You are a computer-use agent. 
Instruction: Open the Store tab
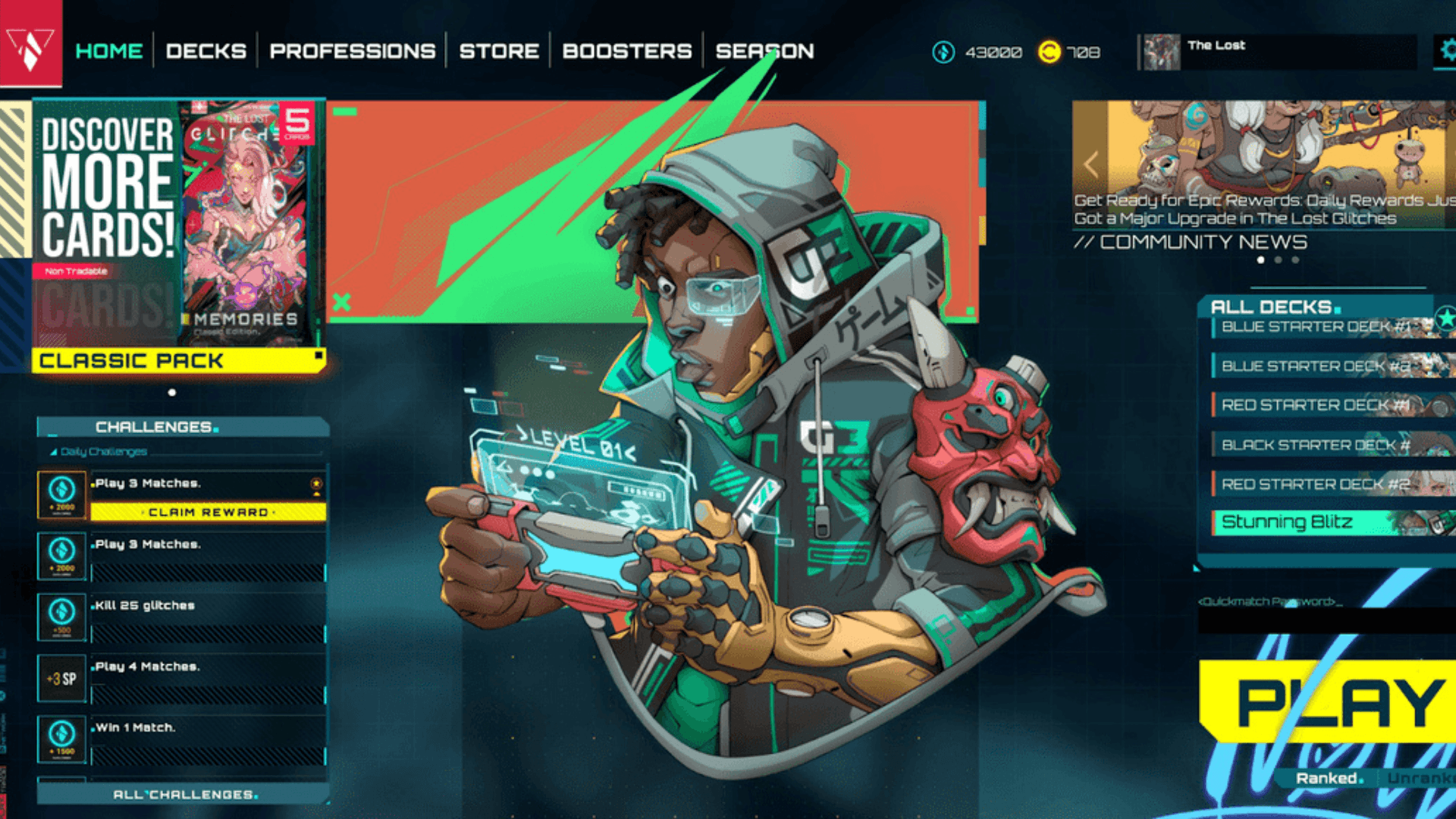pos(499,51)
